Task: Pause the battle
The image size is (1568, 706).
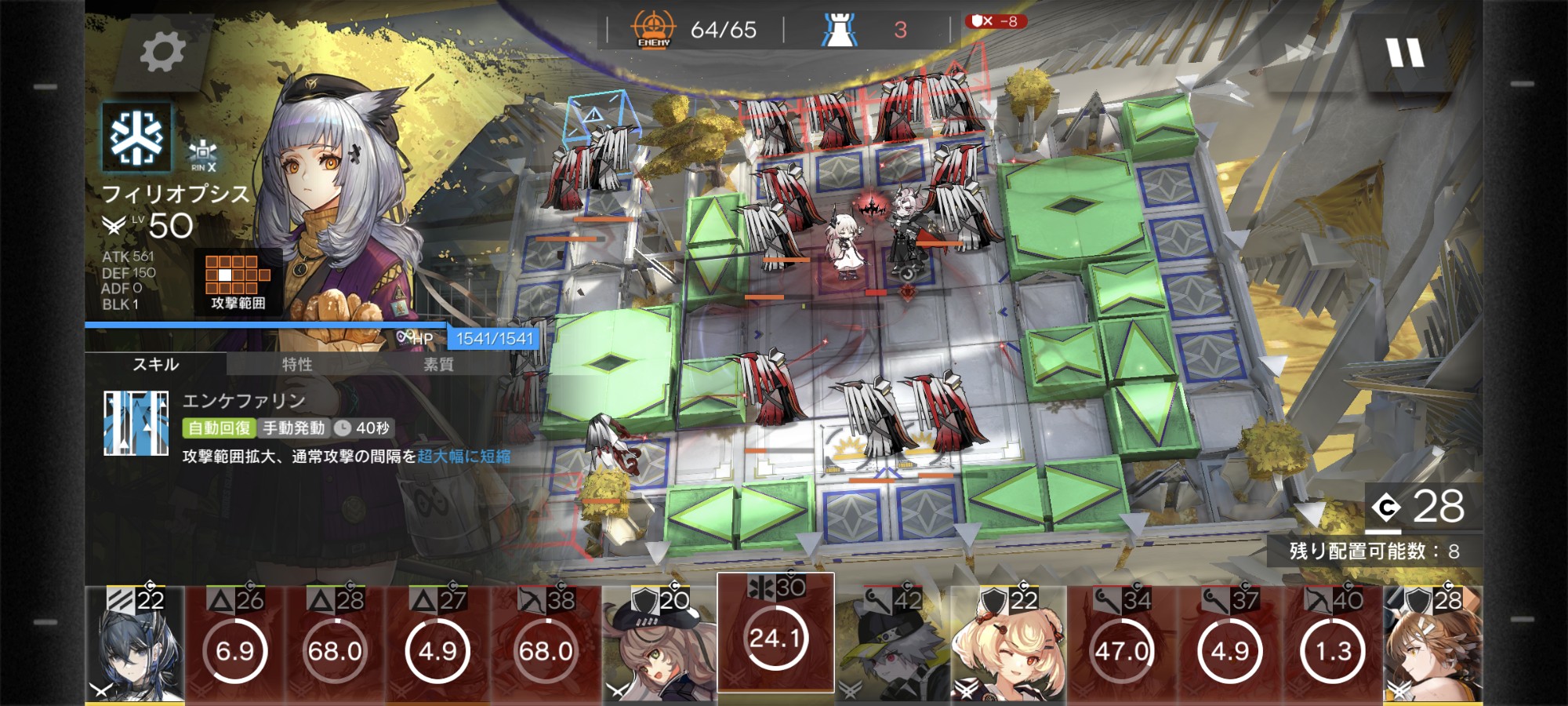Action: pos(1404,53)
